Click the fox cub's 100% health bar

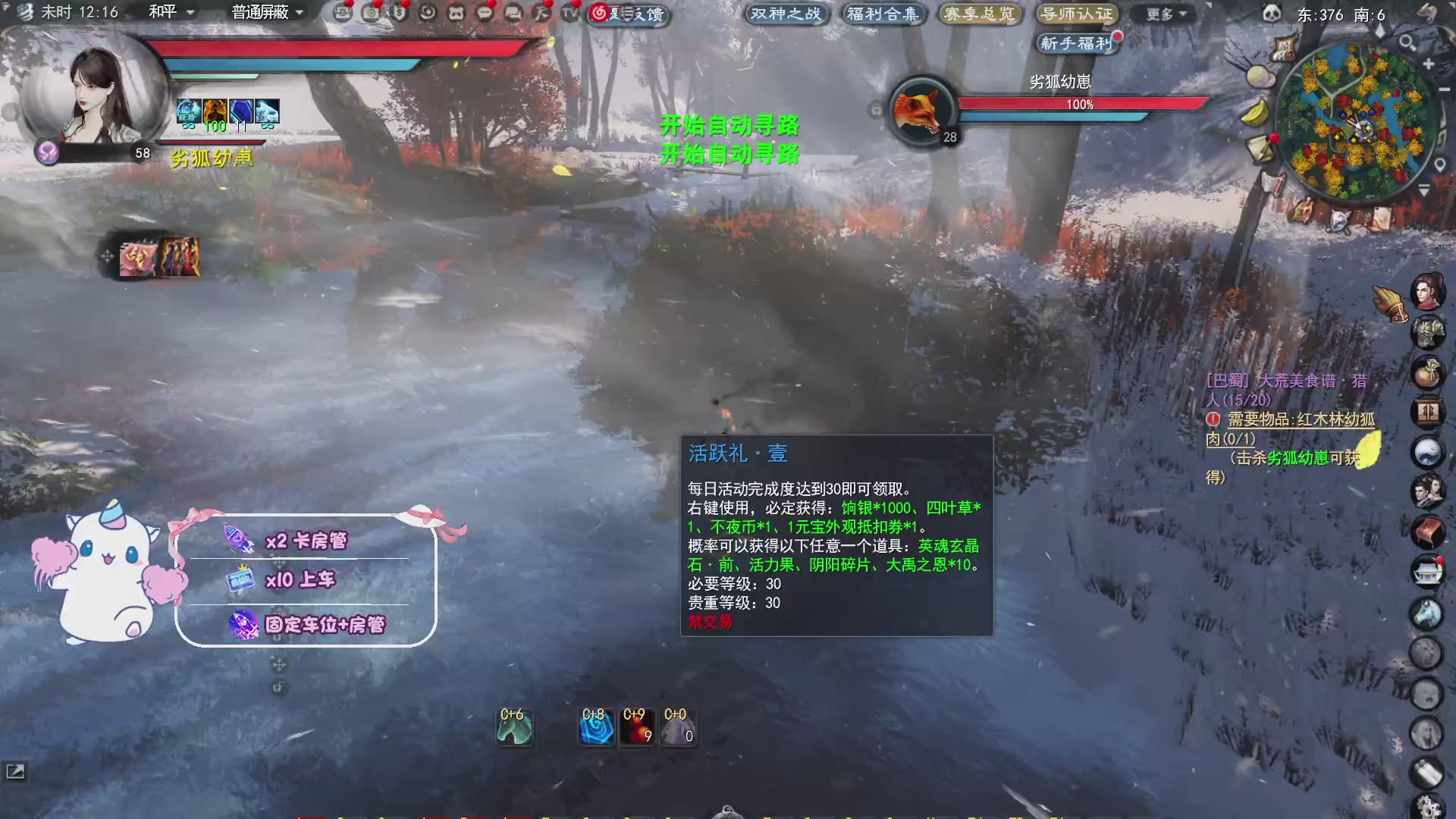click(1081, 104)
